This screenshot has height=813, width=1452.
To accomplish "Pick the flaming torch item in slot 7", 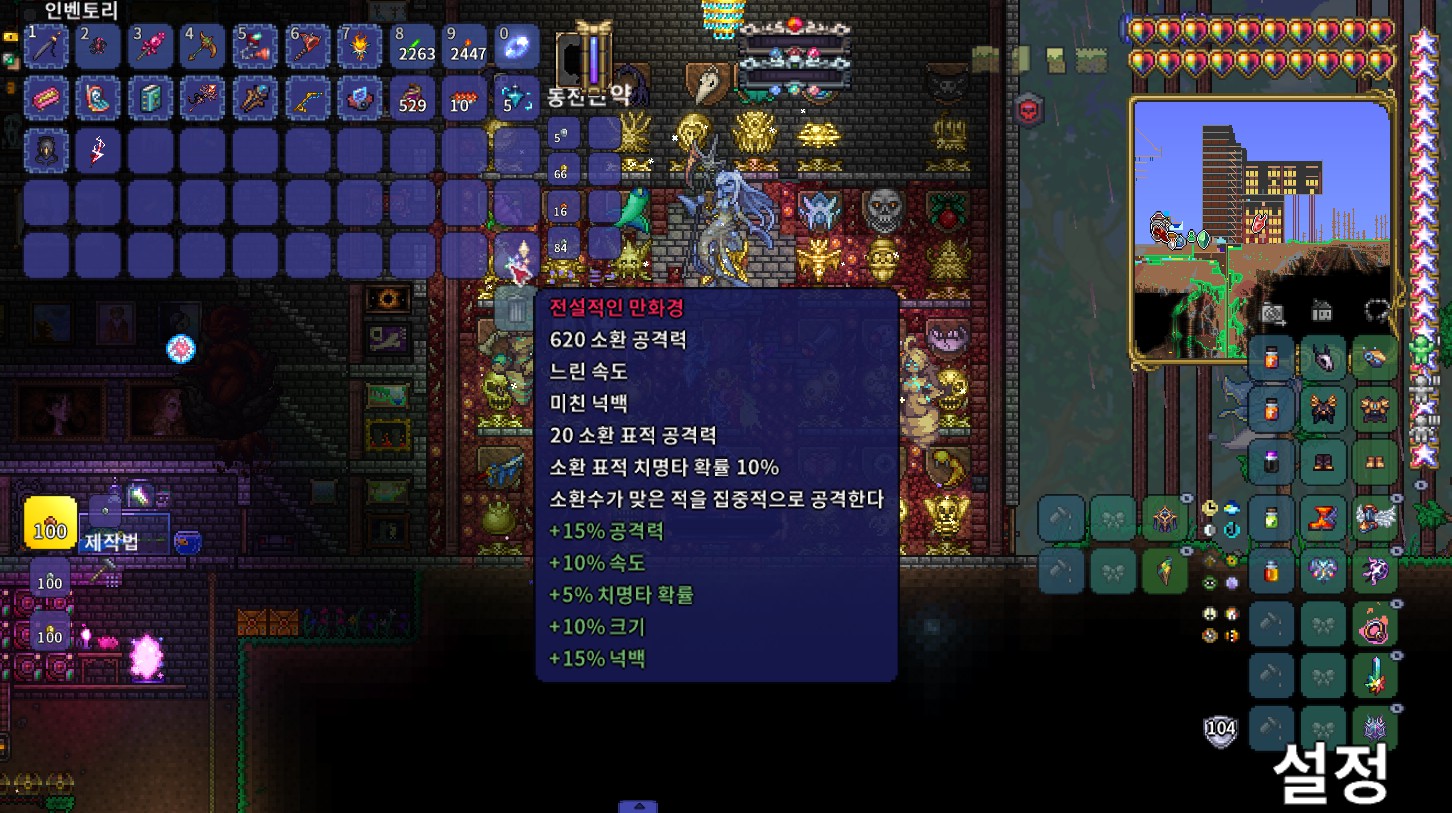I will pos(358,47).
